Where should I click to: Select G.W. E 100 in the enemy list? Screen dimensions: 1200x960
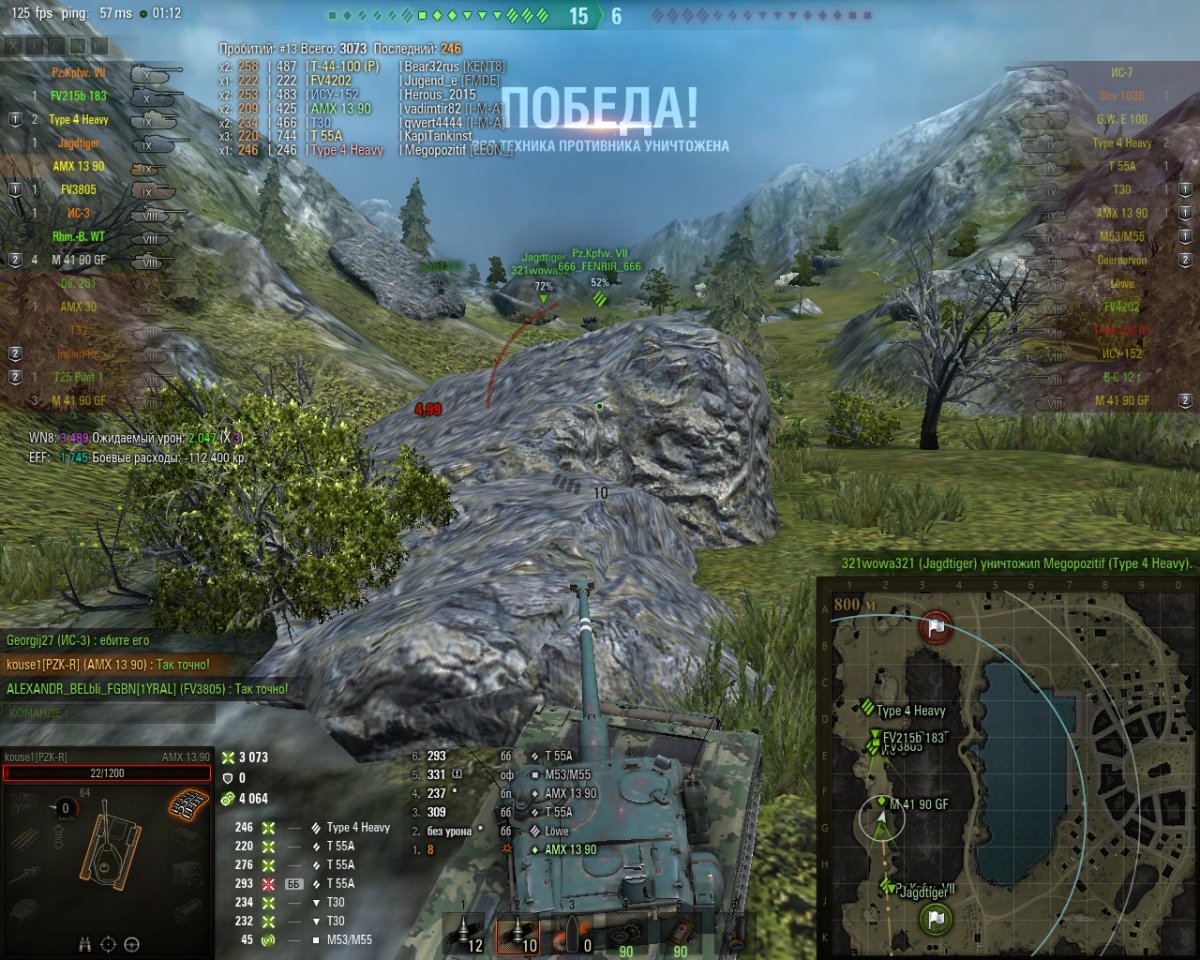[x=1124, y=120]
